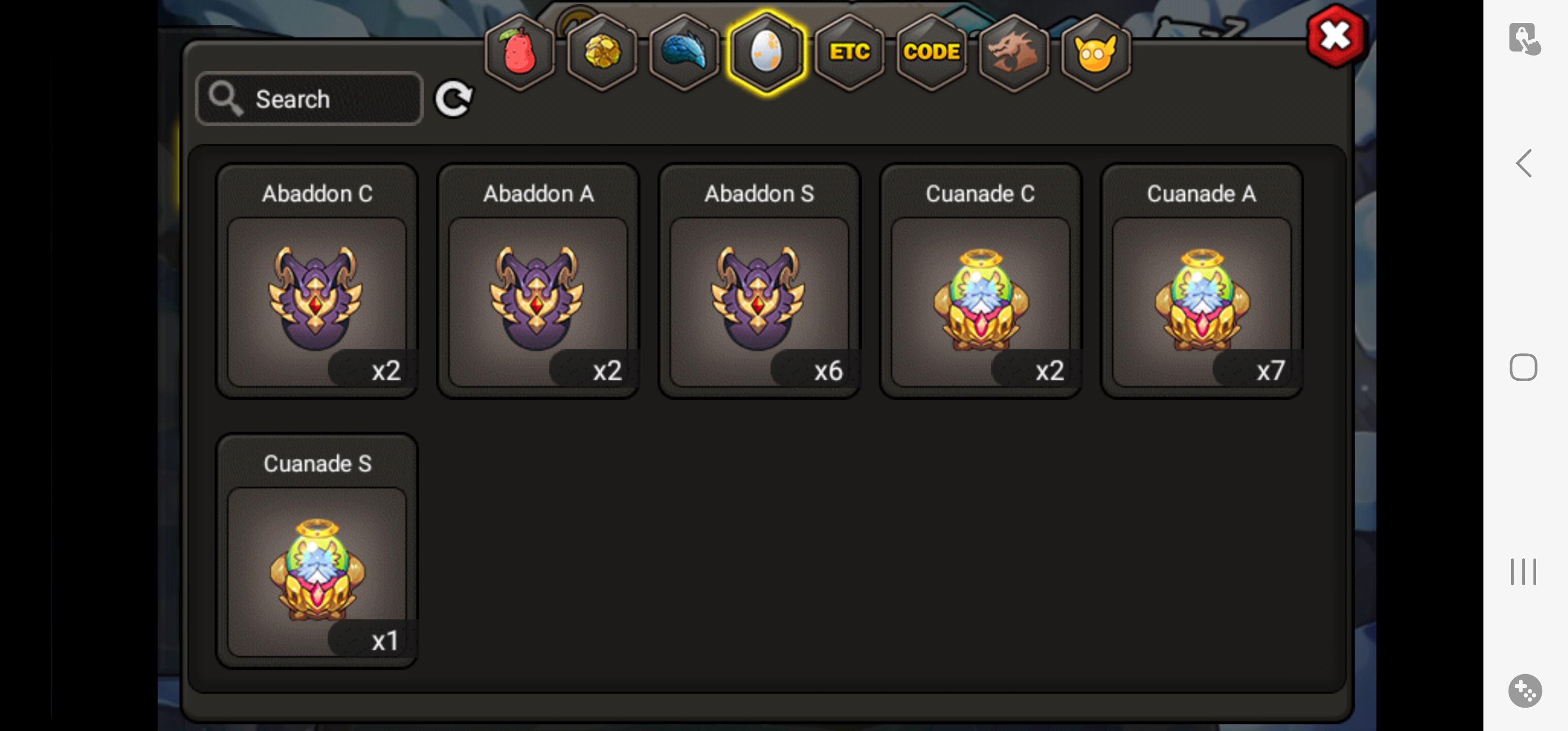Open the CODE tab
The height and width of the screenshot is (731, 1568).
tap(931, 53)
